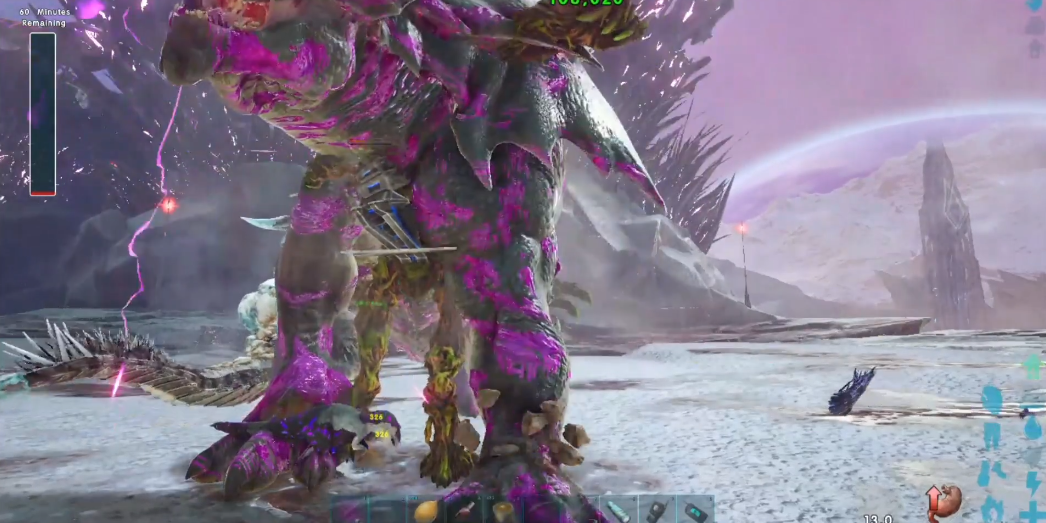The width and height of the screenshot is (1046, 523).
Task: Equip the teal canister from the hotbar
Action: pos(618,511)
